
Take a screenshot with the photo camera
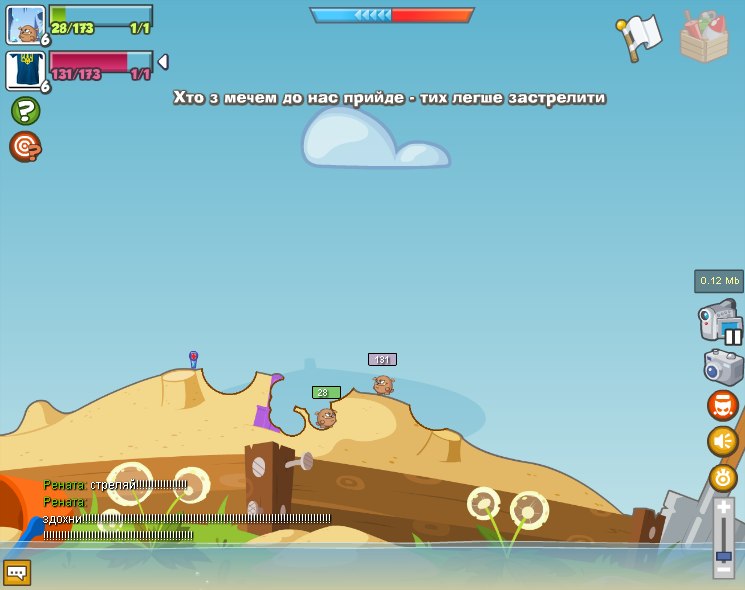tap(723, 367)
